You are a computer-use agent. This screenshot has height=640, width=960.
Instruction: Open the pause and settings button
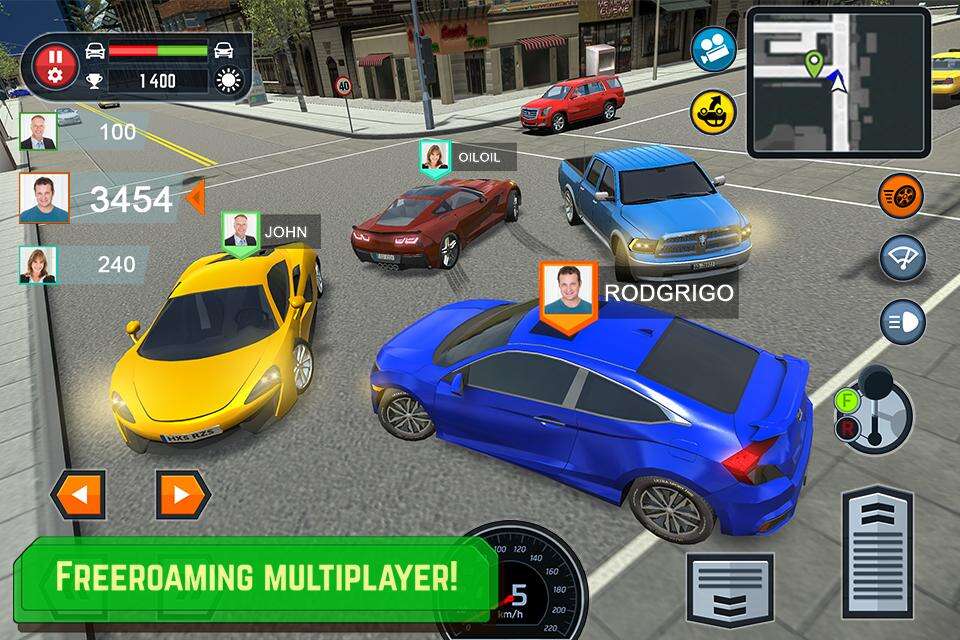click(56, 66)
